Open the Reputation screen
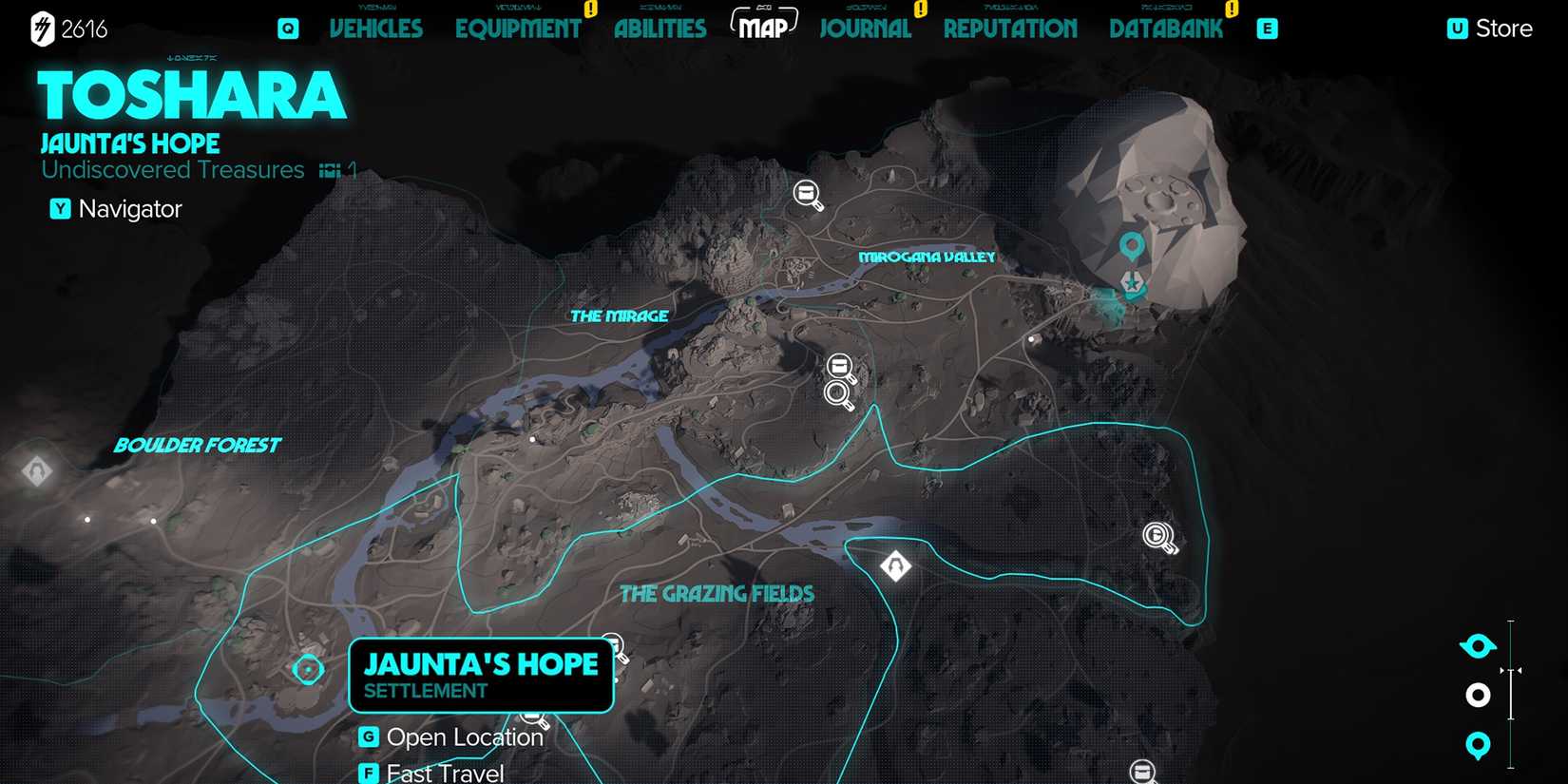1568x784 pixels. [x=1010, y=29]
